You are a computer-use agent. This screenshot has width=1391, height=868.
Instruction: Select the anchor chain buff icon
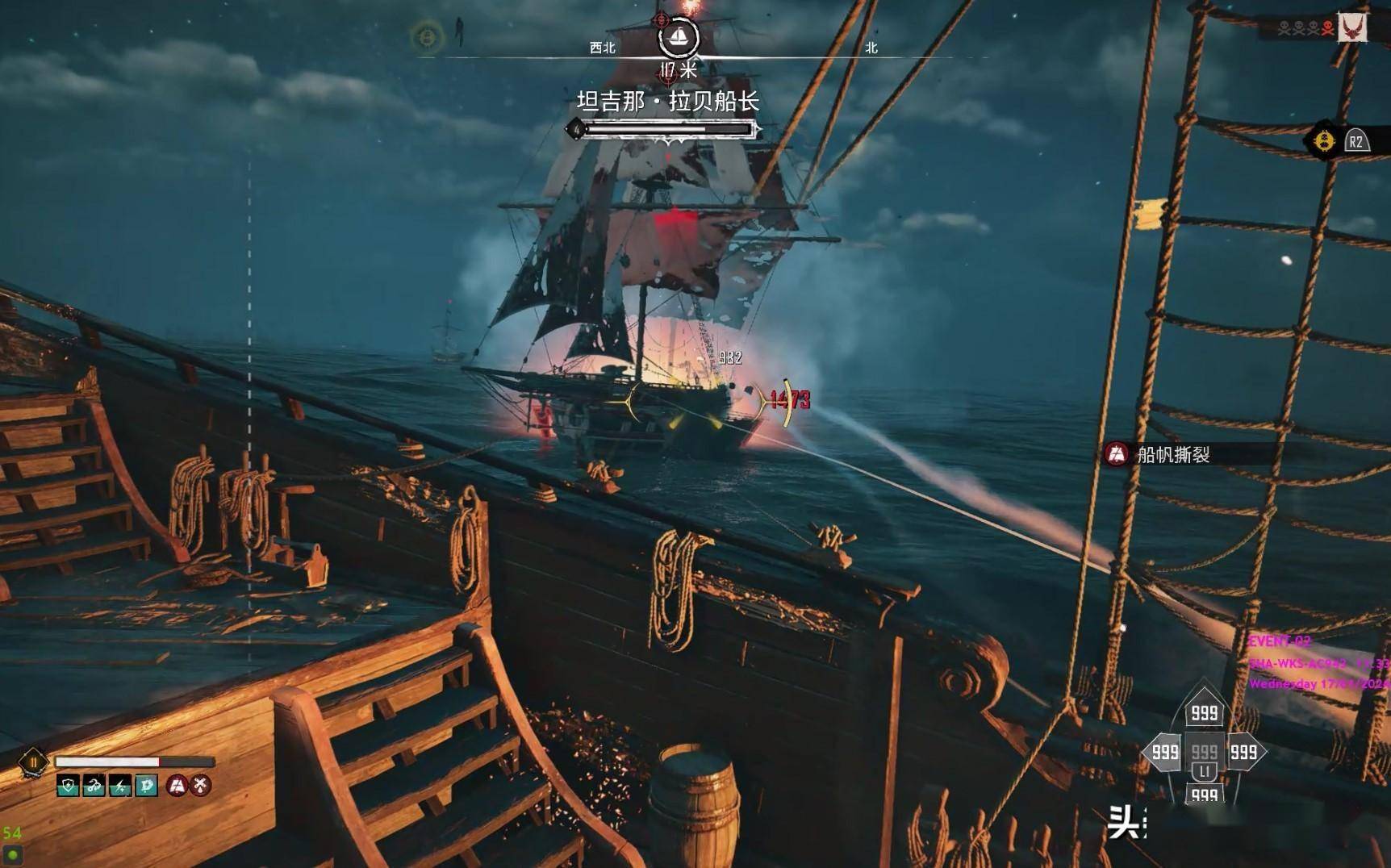click(94, 785)
